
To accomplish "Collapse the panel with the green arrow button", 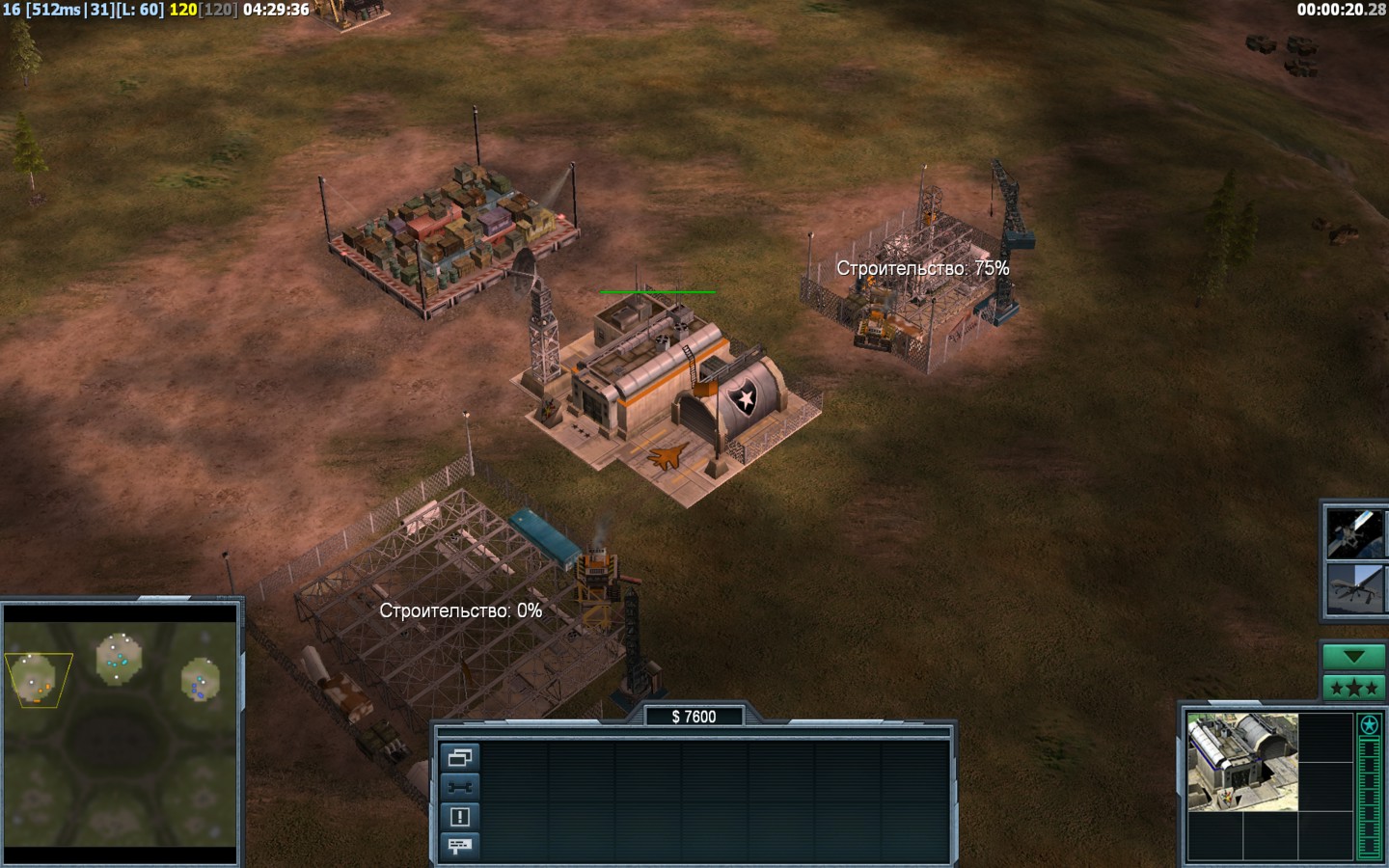I will [x=1353, y=657].
